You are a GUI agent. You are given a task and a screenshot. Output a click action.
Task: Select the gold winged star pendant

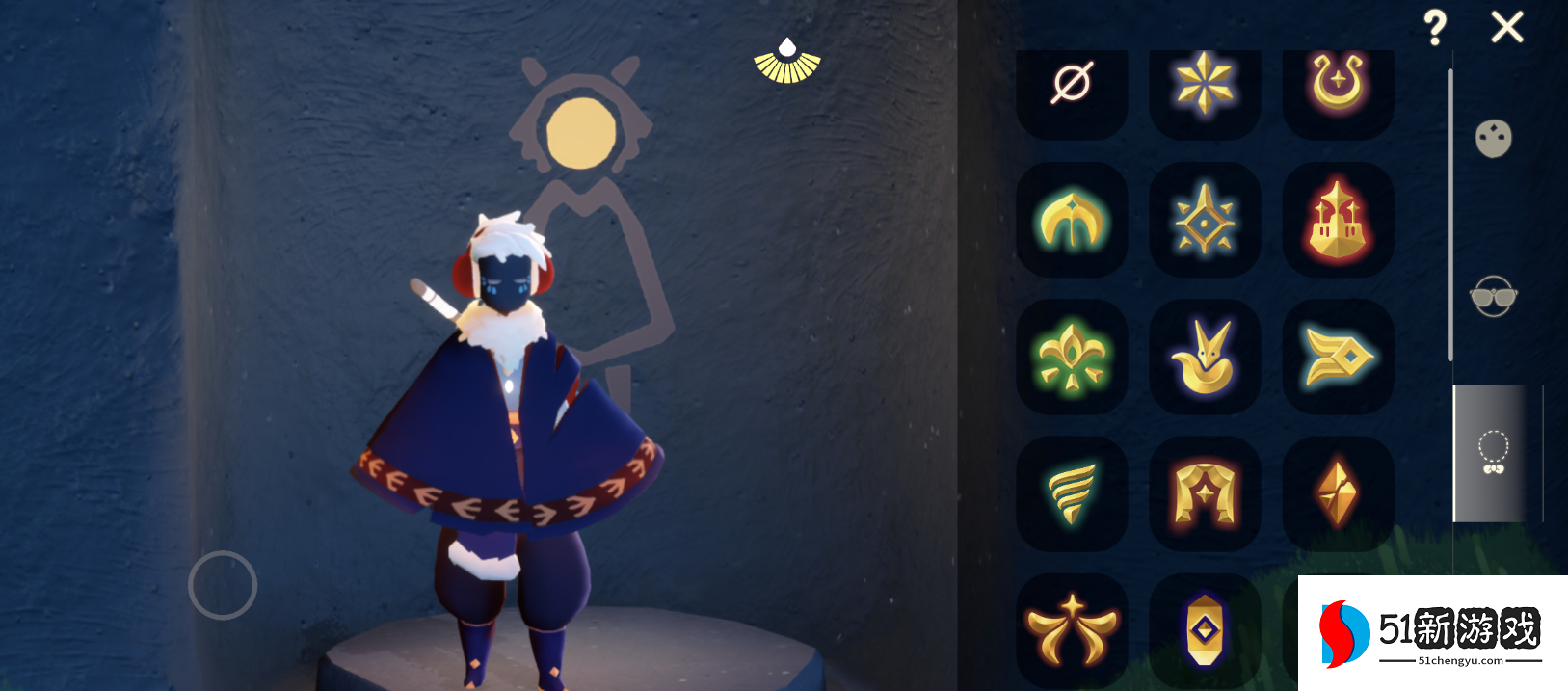pos(1072,630)
